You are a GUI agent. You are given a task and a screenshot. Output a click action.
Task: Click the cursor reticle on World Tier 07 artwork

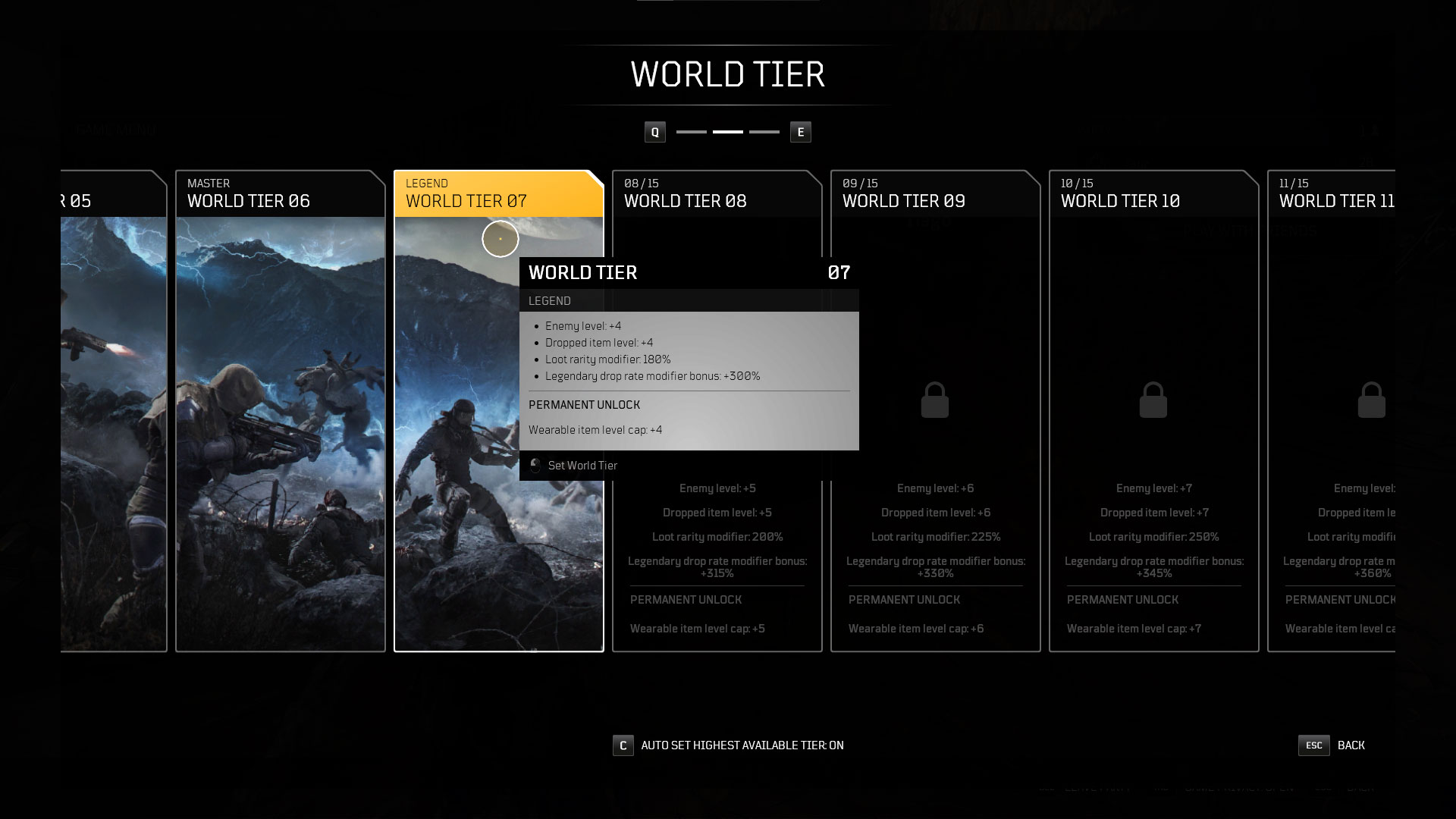tap(500, 238)
